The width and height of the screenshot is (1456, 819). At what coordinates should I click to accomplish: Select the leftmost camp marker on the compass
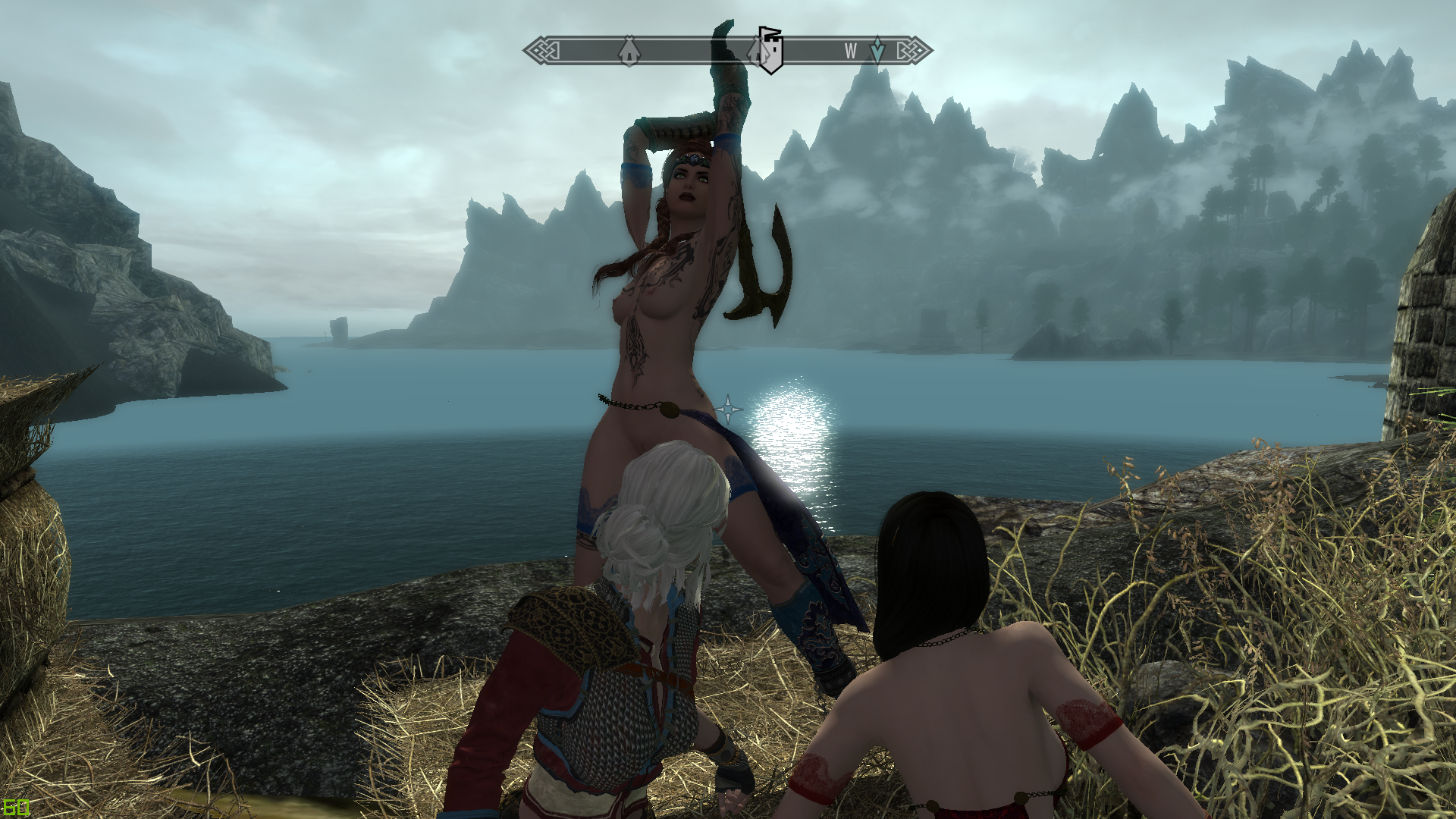(629, 52)
